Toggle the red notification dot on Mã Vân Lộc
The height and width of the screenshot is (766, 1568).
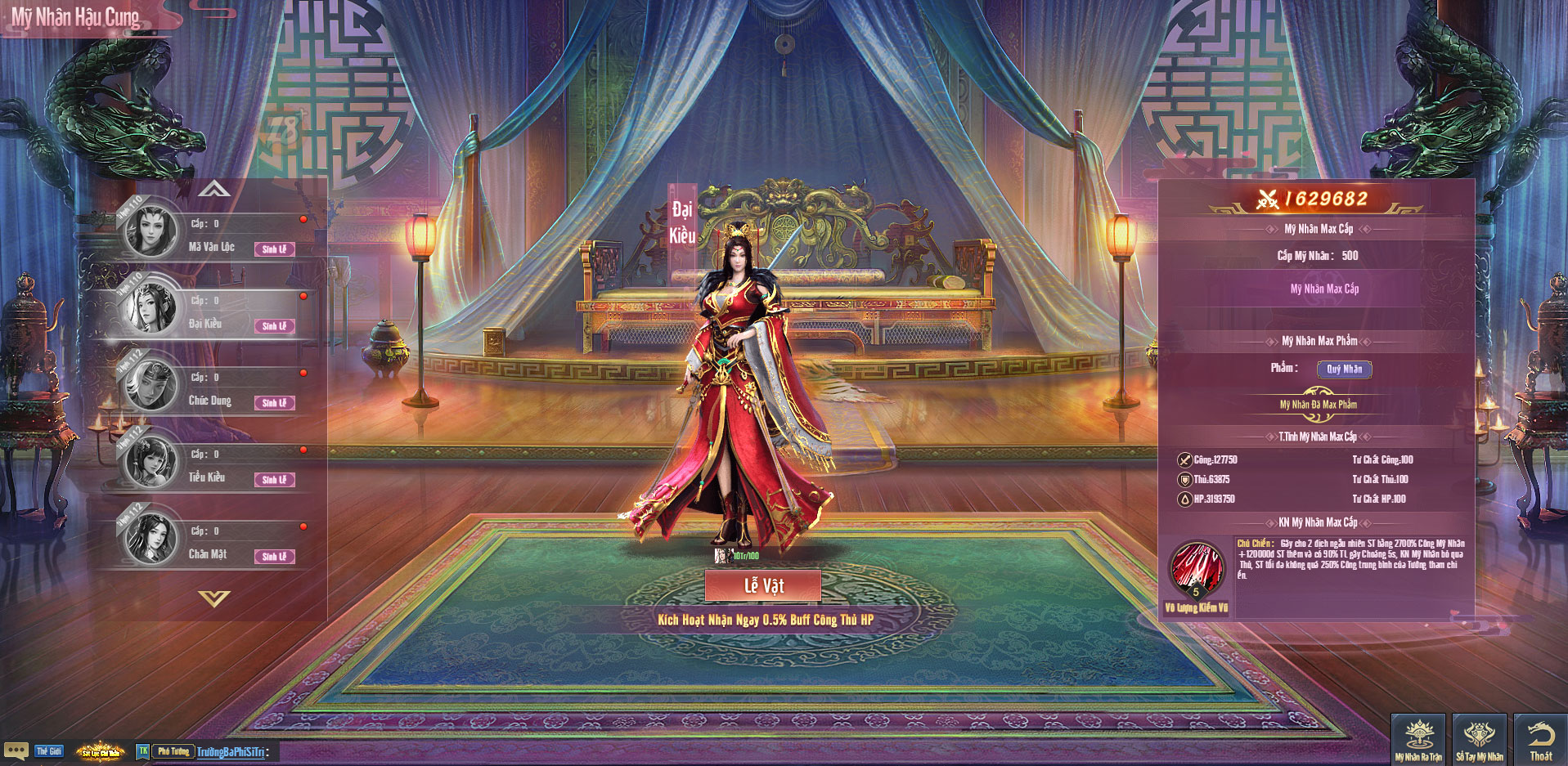coord(304,219)
